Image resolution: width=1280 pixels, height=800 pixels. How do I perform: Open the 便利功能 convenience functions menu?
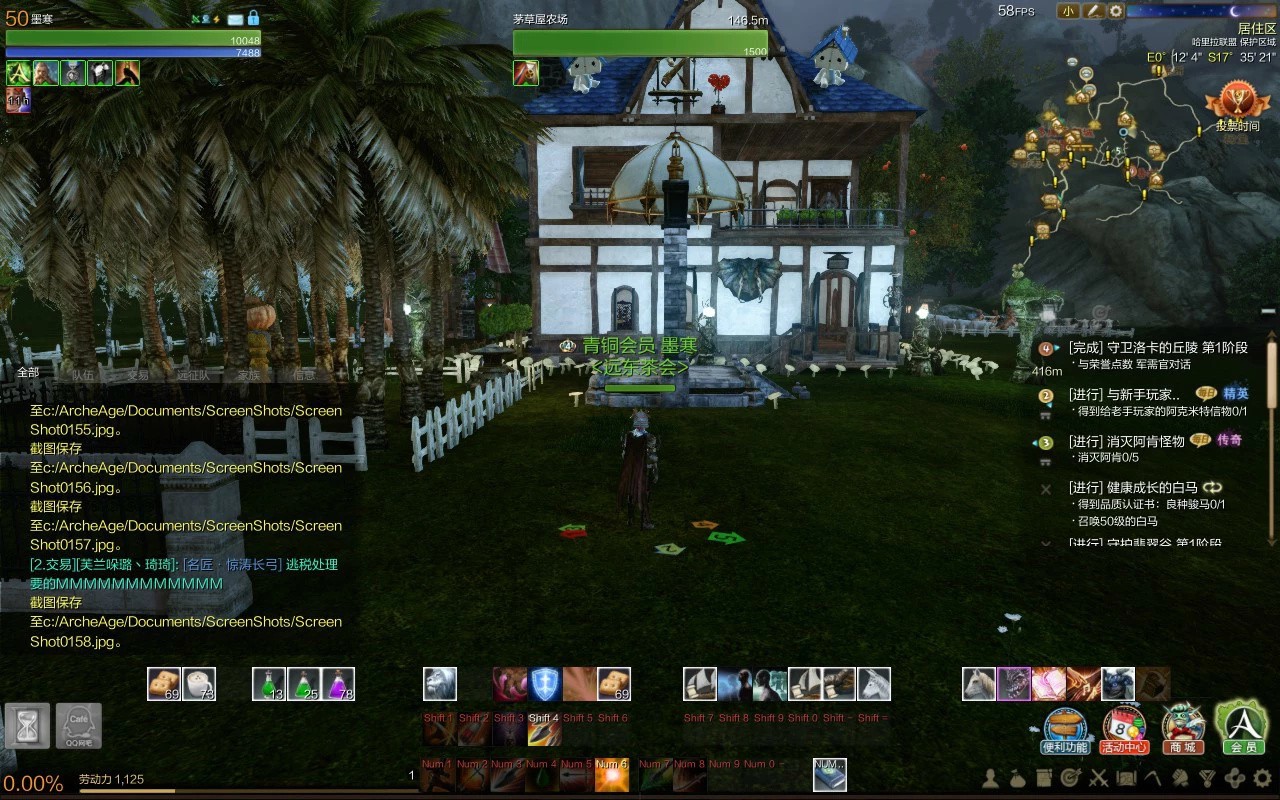[1065, 730]
